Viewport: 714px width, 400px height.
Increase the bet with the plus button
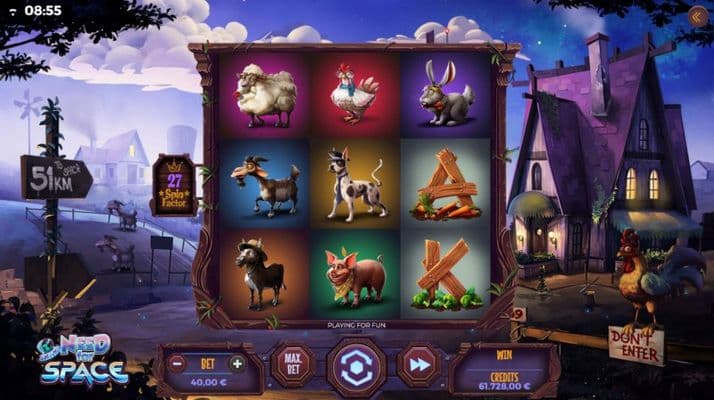(237, 363)
